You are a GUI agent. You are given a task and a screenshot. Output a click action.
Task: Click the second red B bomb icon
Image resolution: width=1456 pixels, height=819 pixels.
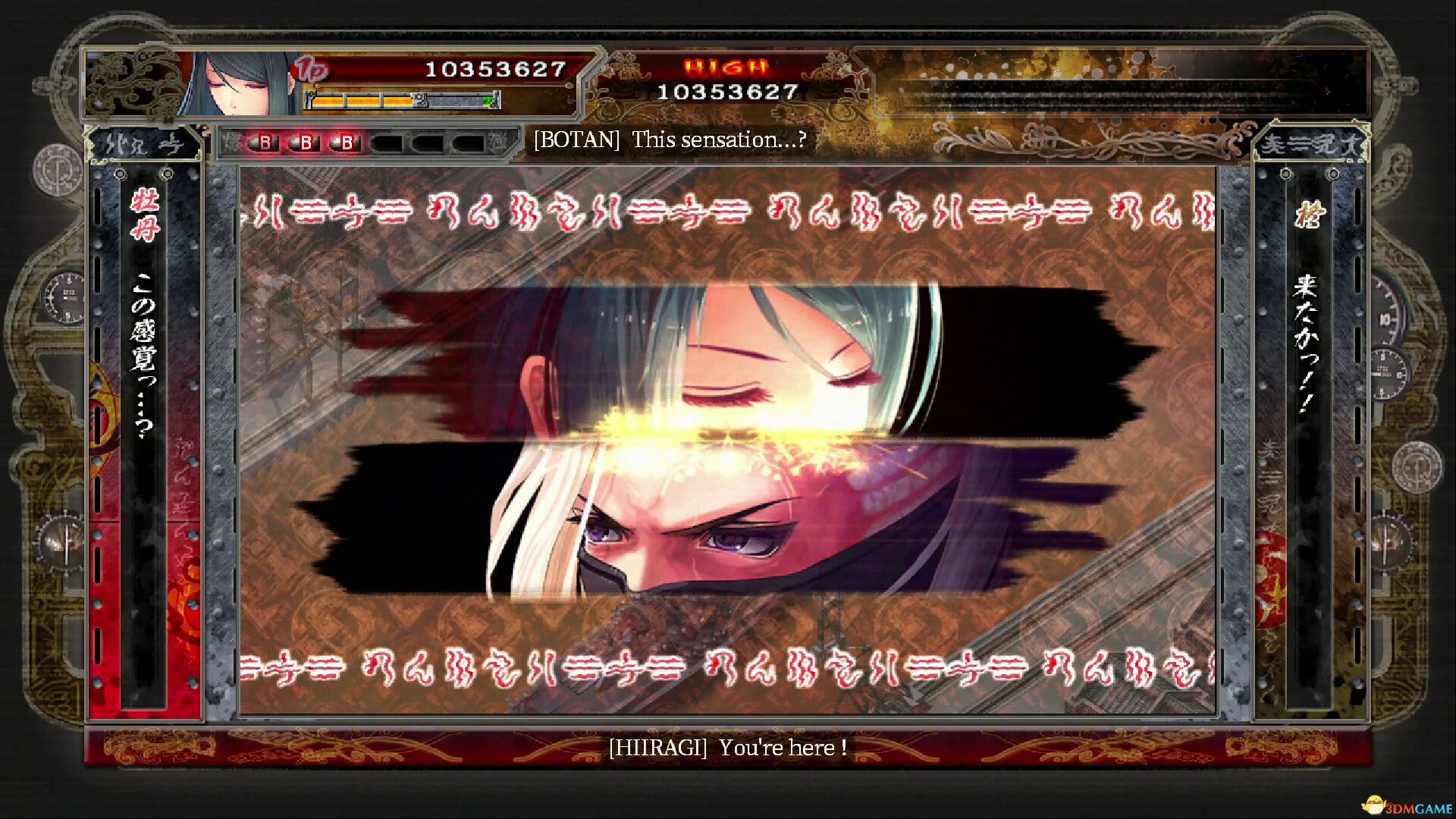(306, 143)
